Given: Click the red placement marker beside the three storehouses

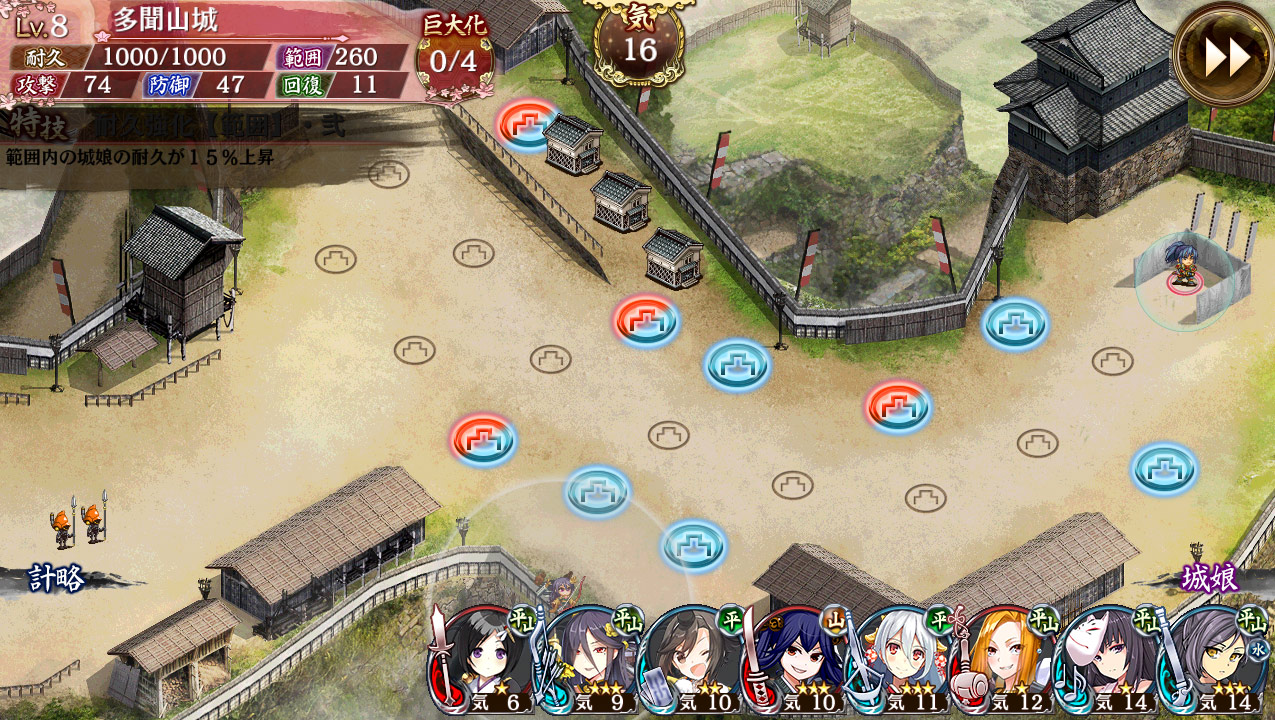Looking at the screenshot, I should [x=527, y=123].
